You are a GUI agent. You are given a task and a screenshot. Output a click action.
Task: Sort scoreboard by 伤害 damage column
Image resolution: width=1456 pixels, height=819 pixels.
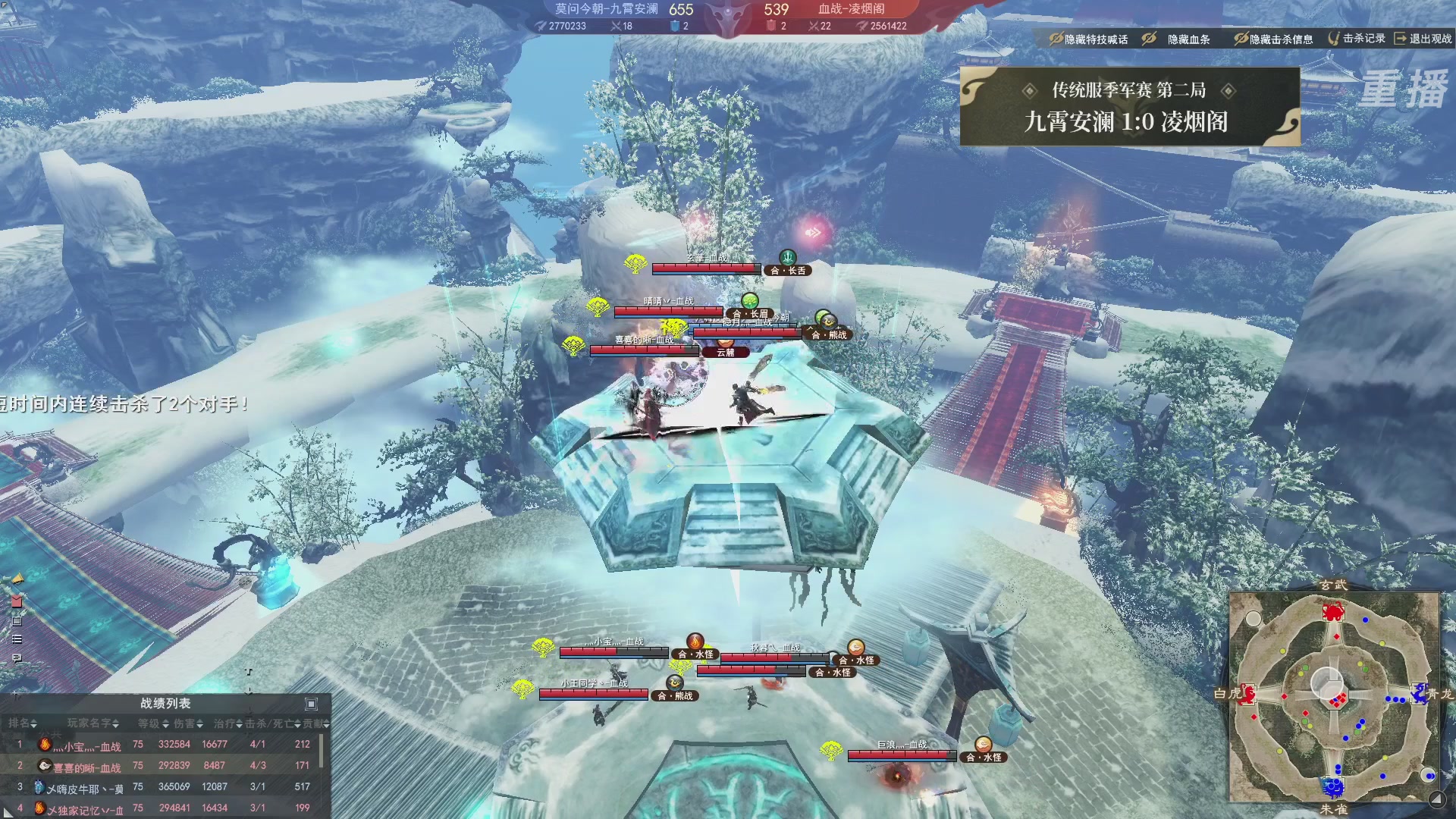click(188, 723)
